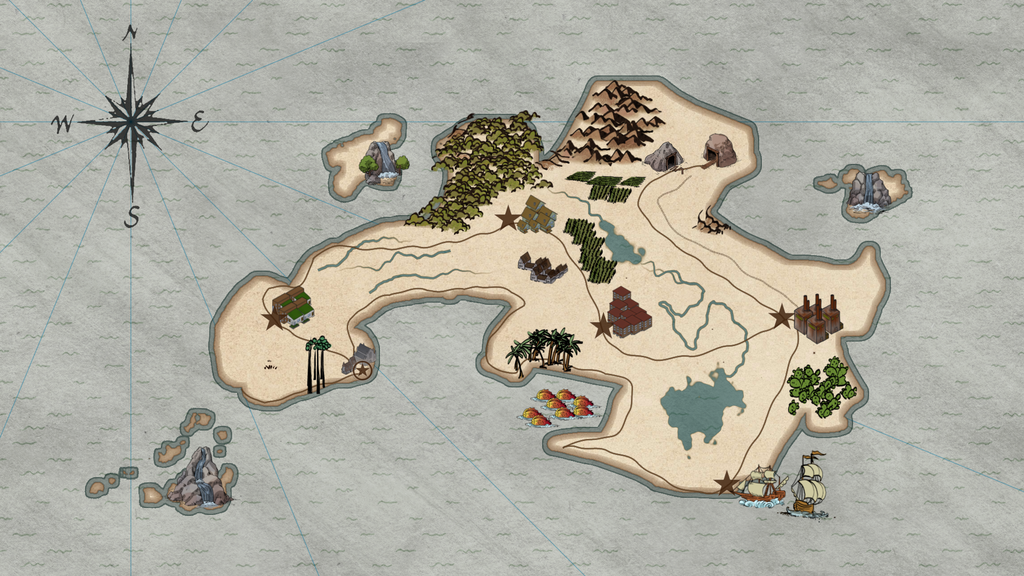Select the star marker beside the green-roofed building

273,320
